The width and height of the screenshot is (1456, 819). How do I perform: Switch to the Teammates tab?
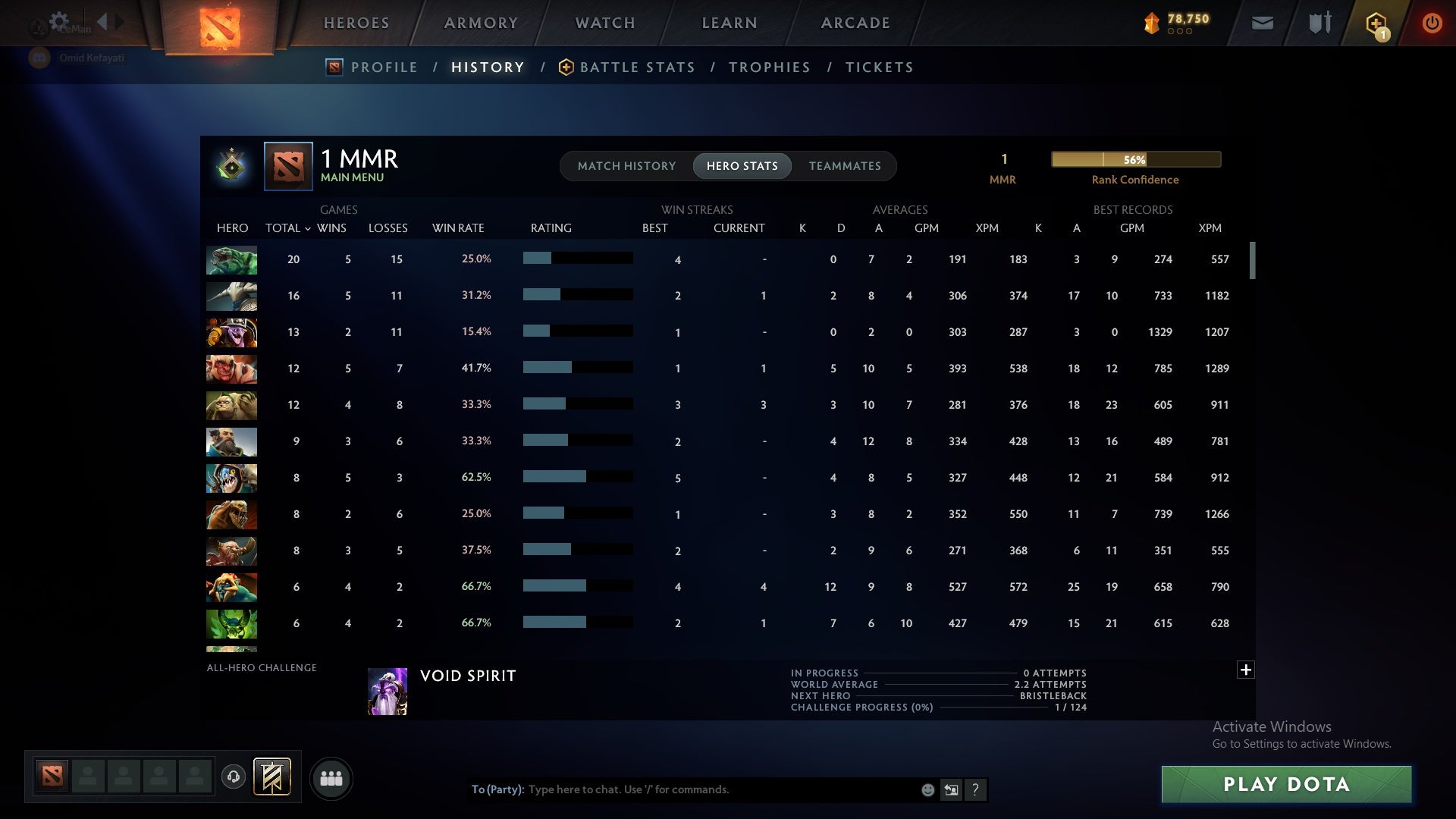point(845,165)
